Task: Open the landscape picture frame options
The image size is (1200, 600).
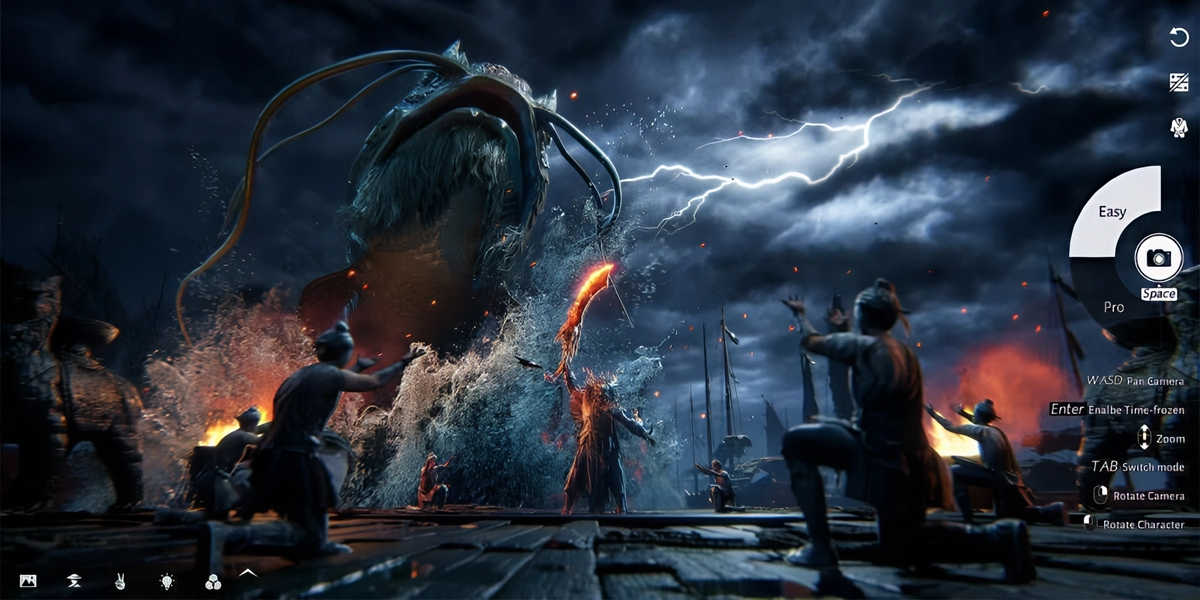Action: click(28, 581)
